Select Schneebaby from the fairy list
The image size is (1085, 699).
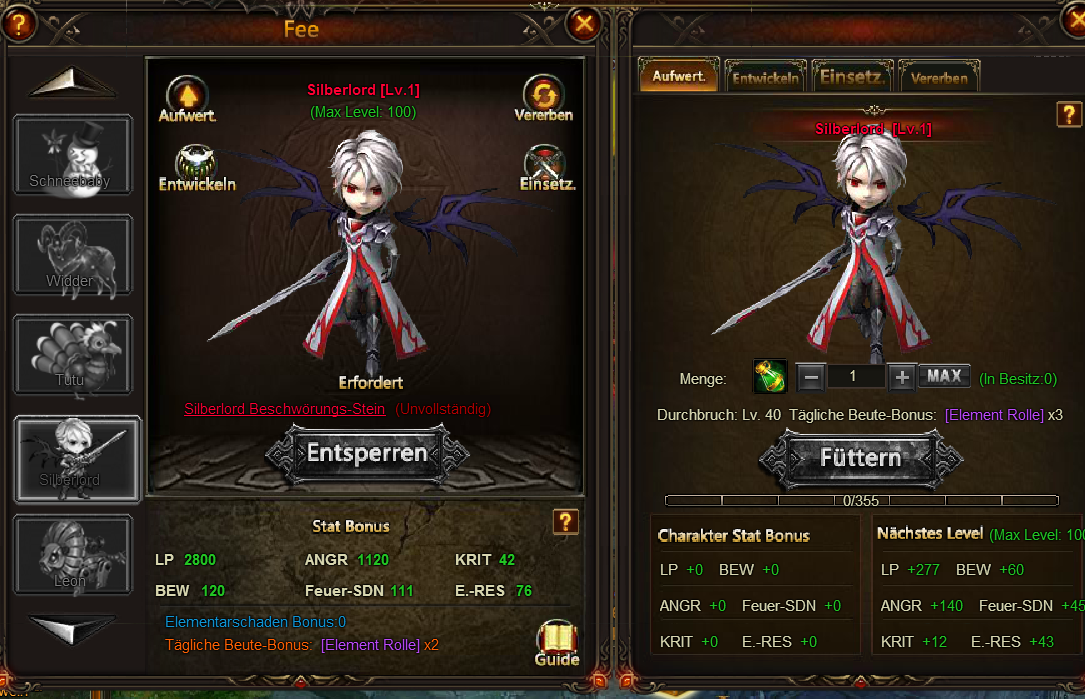[72, 155]
